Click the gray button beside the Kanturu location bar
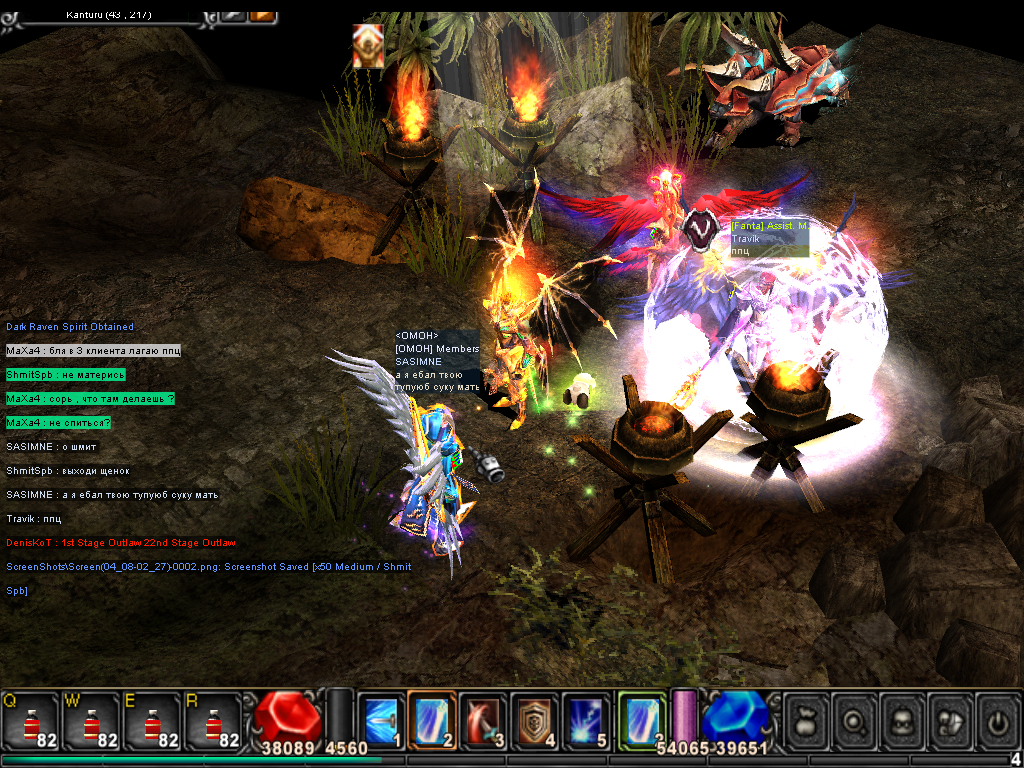 click(233, 15)
